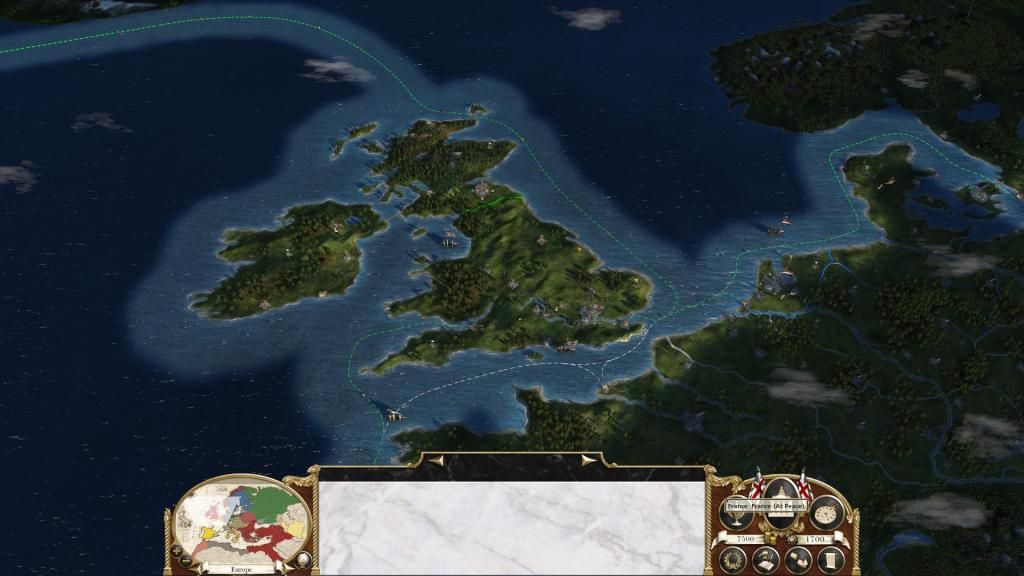Zoom in with the minimap plus button

tap(177, 550)
